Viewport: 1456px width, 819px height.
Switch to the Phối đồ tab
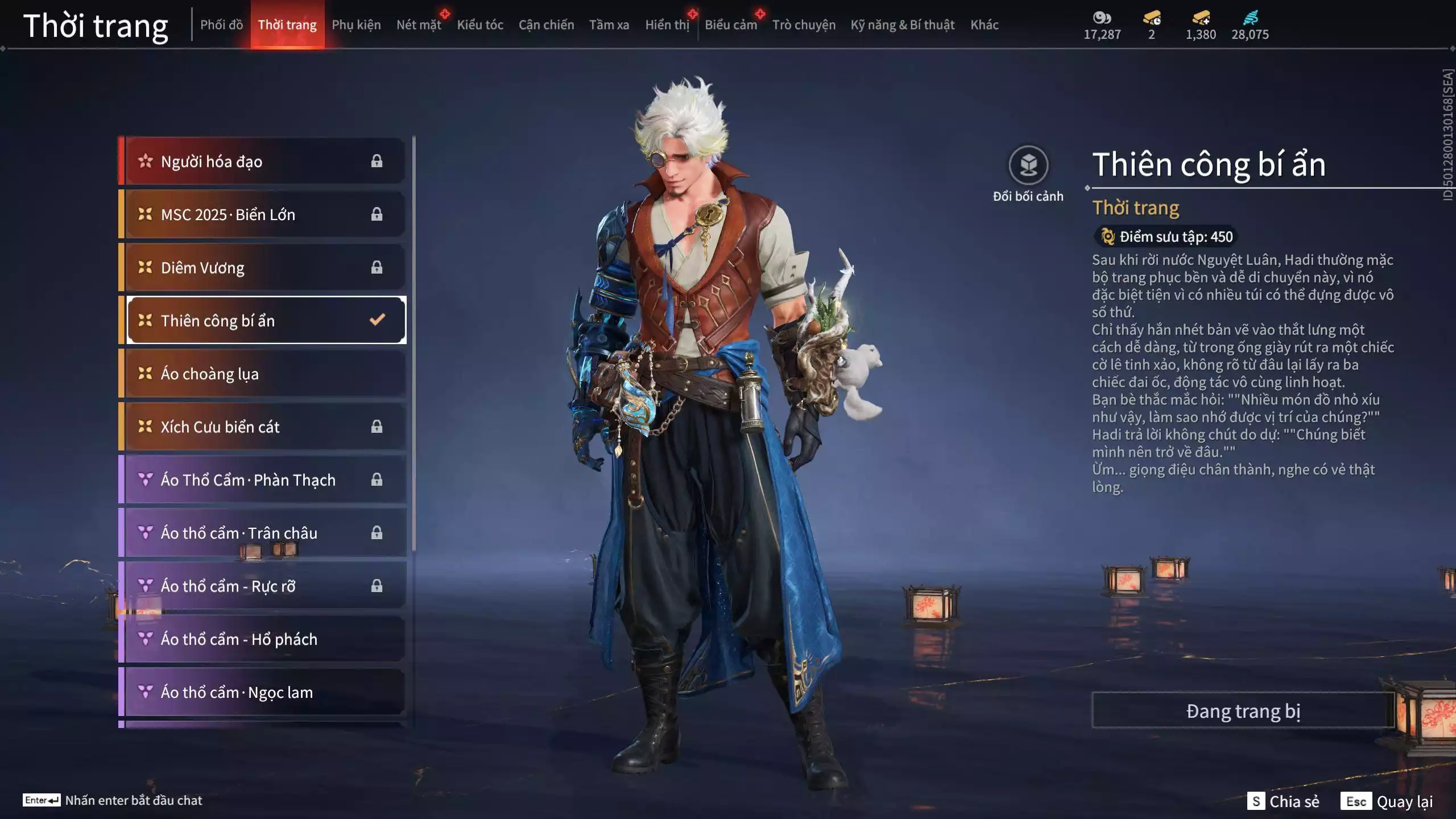tap(221, 25)
